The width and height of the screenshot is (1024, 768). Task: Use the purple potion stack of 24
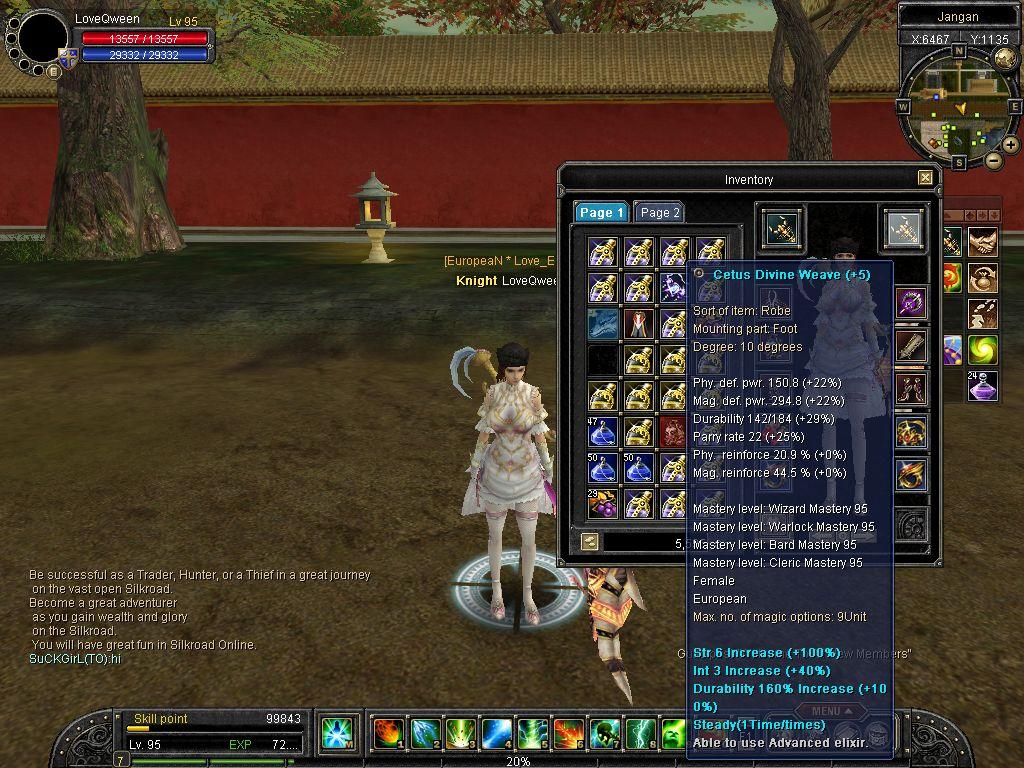click(x=982, y=386)
